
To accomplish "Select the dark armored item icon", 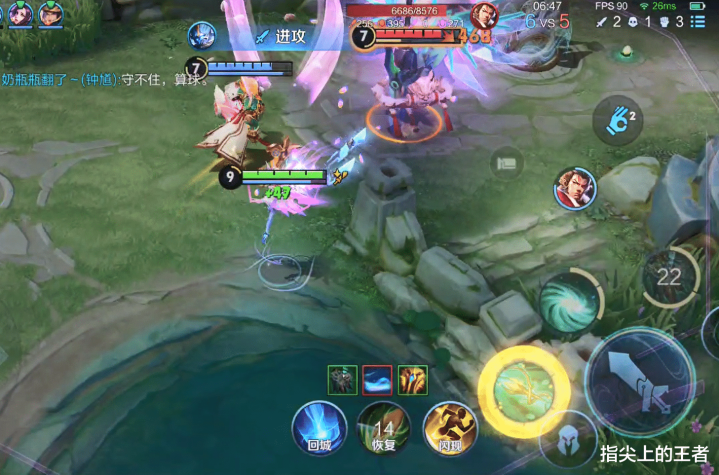I will pyautogui.click(x=343, y=380).
